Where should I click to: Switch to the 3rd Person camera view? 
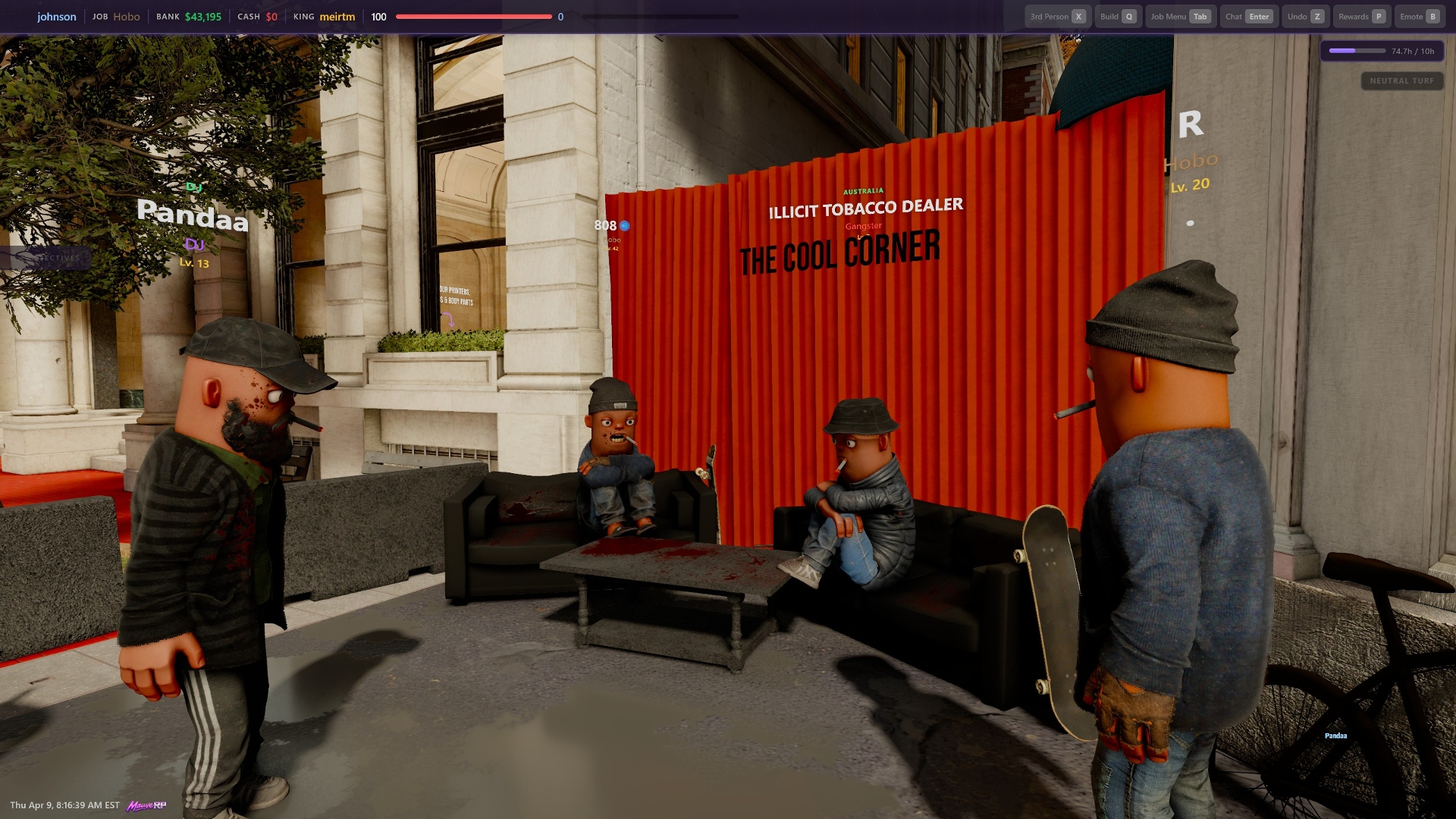coord(1058,17)
